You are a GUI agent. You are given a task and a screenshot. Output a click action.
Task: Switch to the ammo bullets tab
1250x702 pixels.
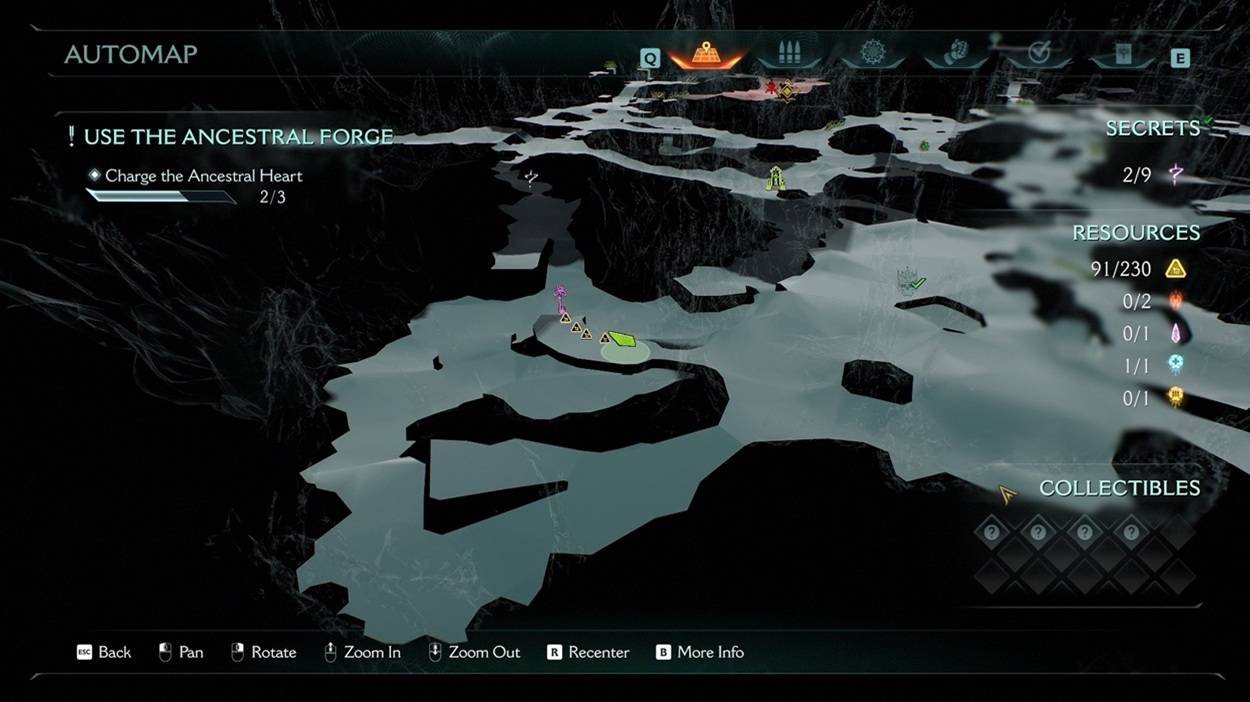(789, 55)
